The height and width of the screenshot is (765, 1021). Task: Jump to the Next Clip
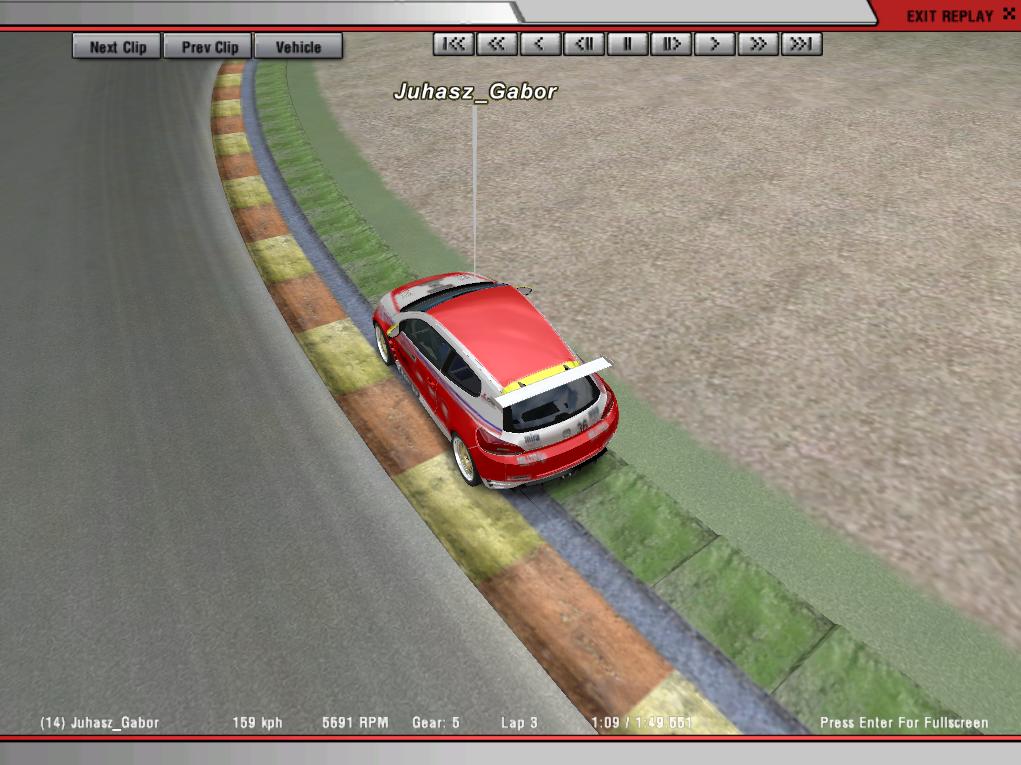coord(117,47)
